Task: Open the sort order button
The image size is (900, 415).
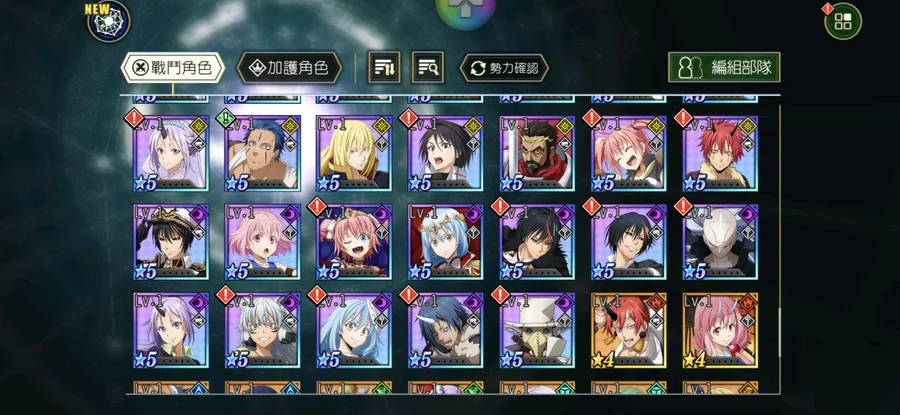Action: point(386,68)
